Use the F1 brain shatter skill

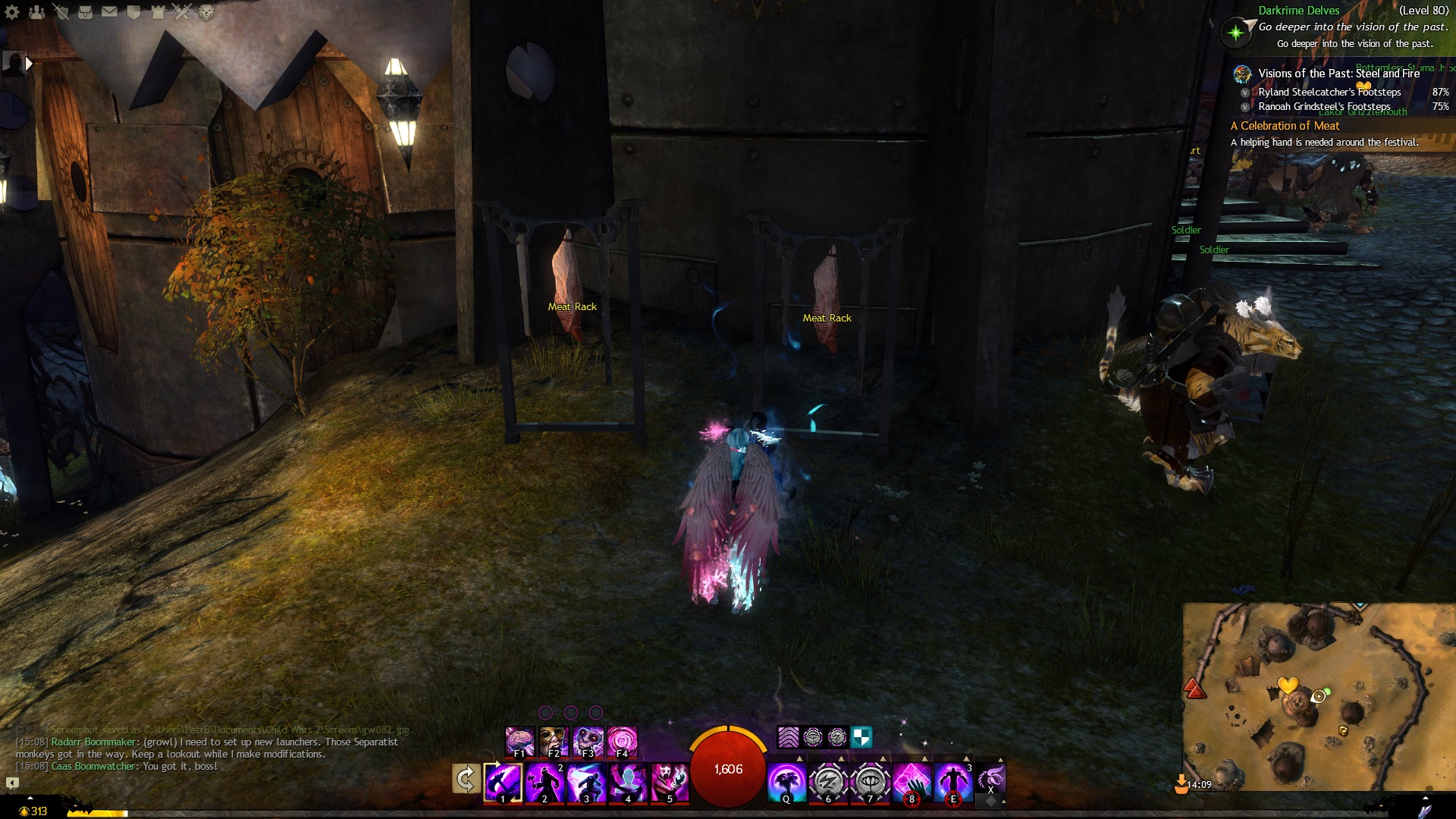(x=520, y=741)
